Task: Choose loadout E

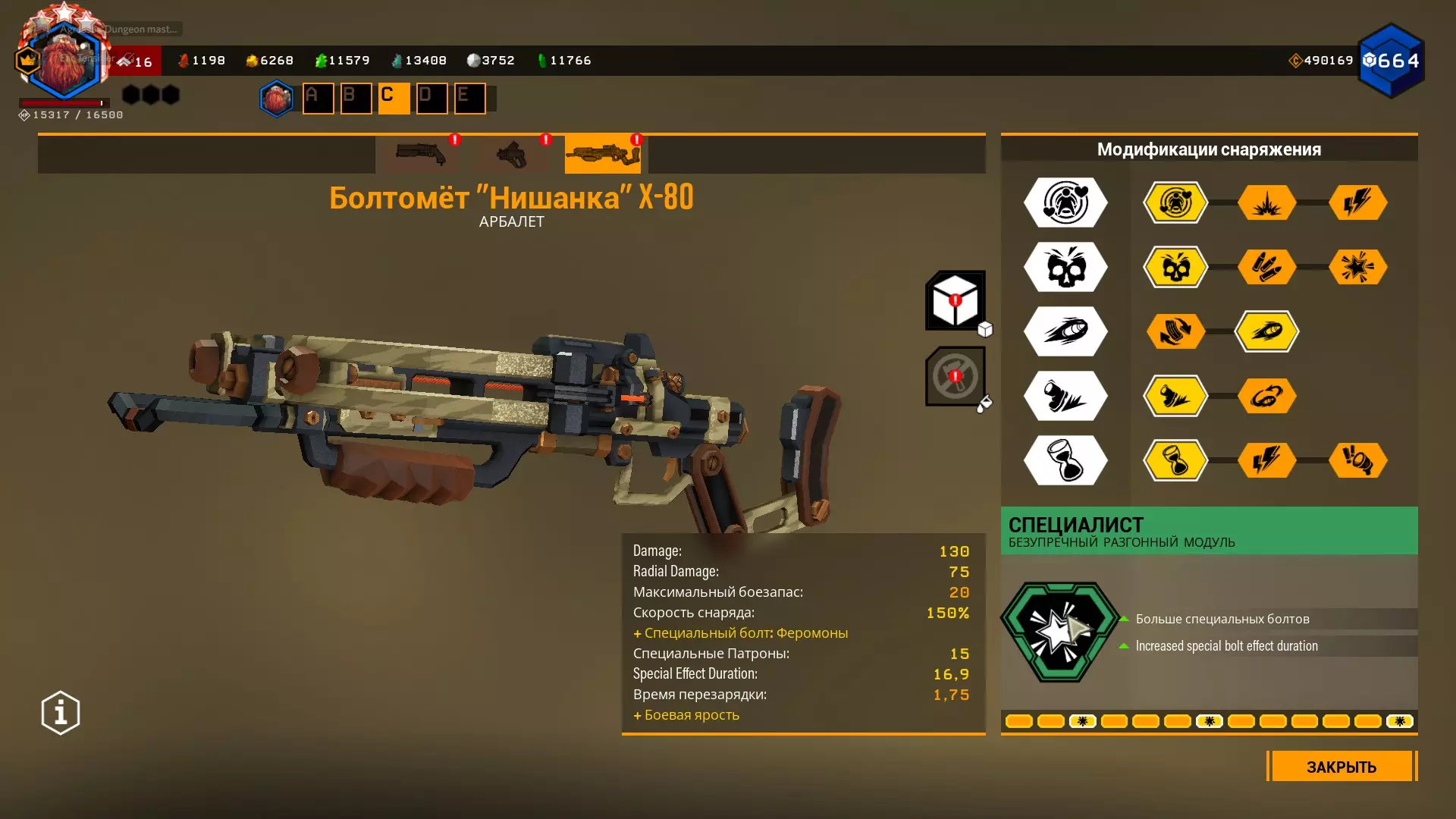Action: point(469,98)
